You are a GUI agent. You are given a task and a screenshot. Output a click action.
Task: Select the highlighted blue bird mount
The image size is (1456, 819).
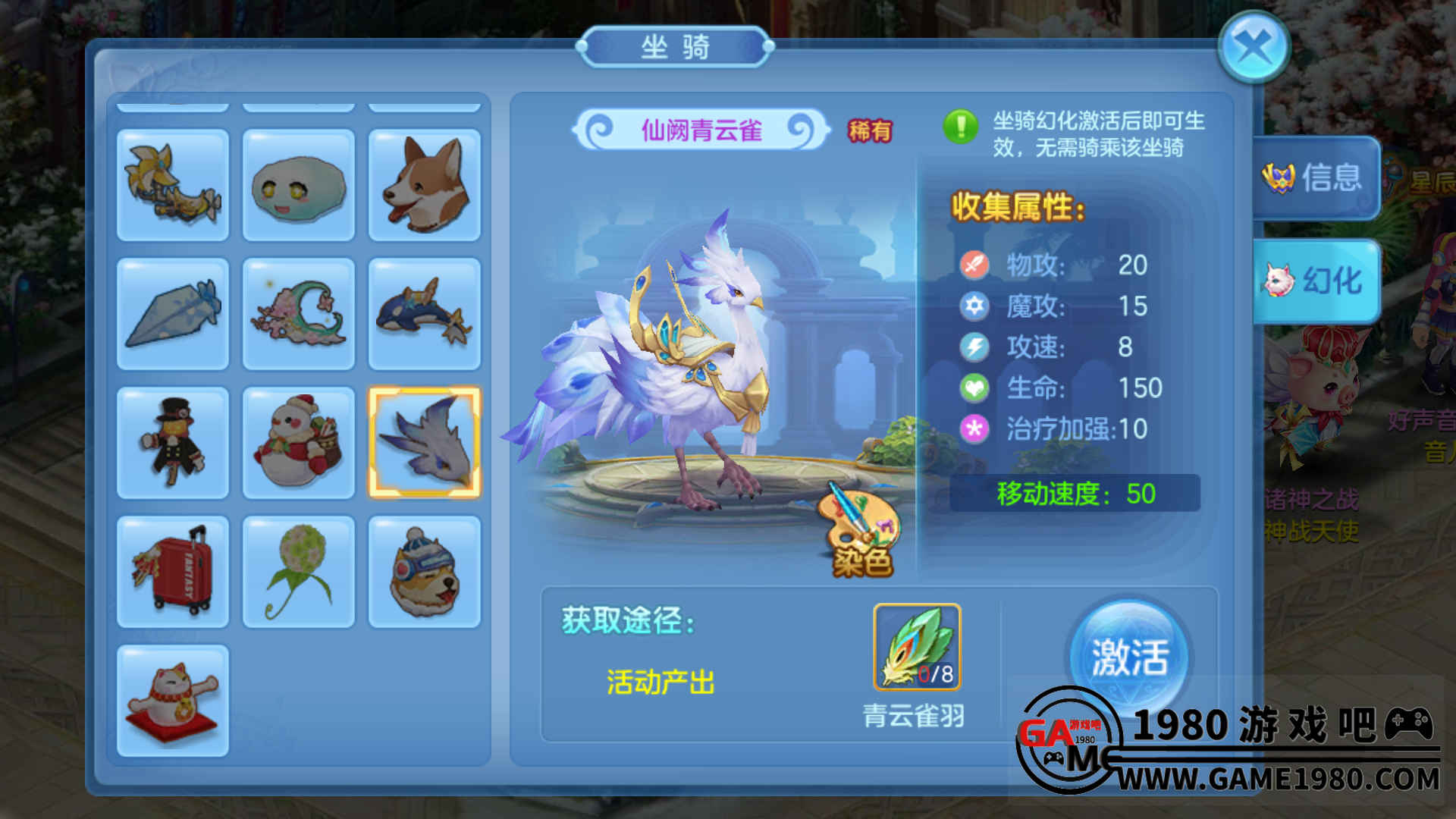(425, 443)
